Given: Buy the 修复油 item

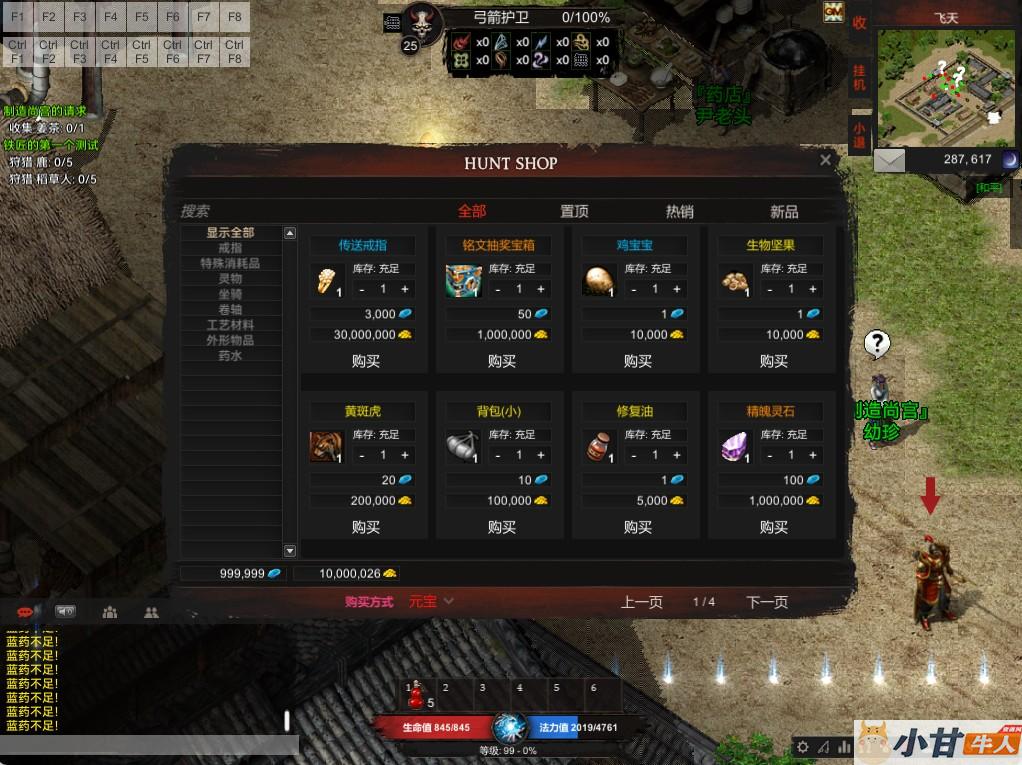Looking at the screenshot, I should (638, 527).
